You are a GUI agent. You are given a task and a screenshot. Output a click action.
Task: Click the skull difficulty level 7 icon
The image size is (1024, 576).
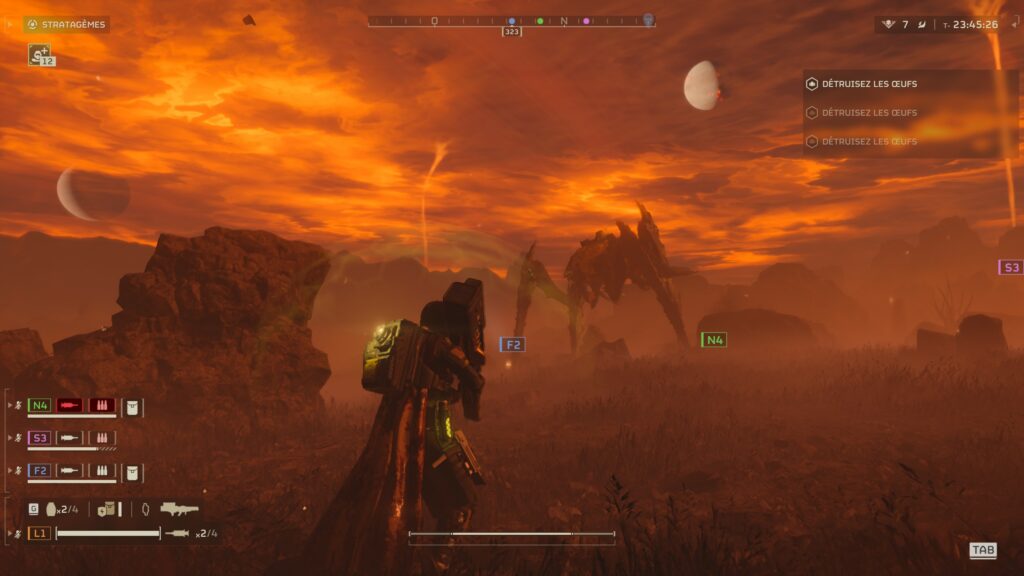click(x=887, y=24)
